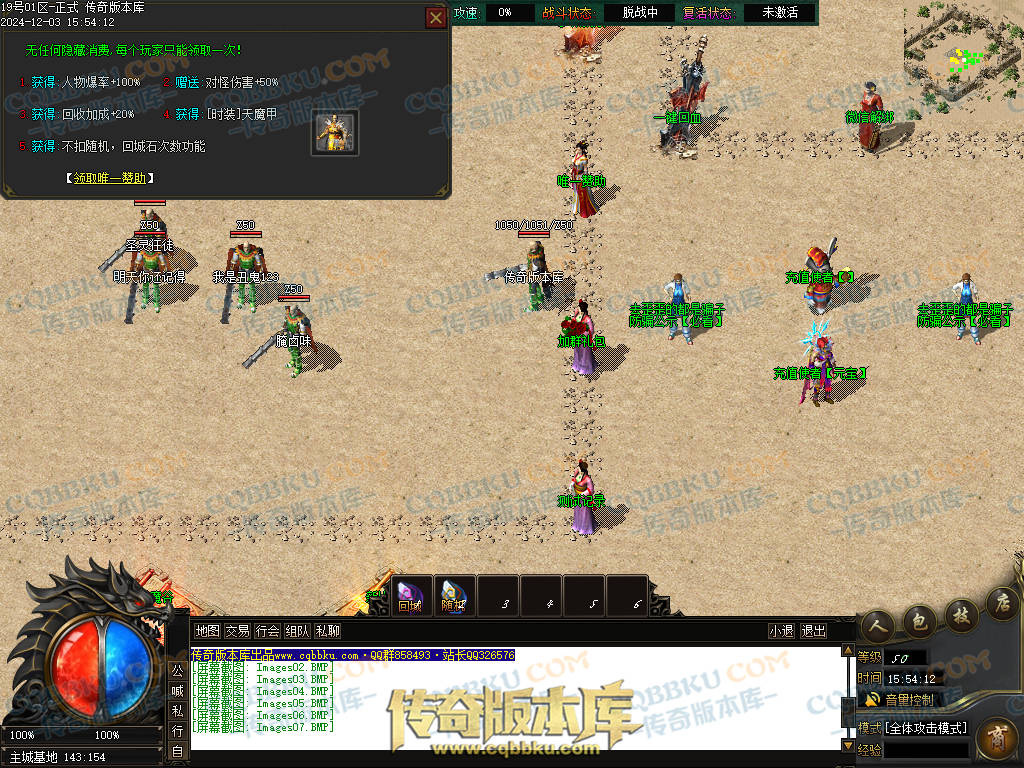Open the 交易 trade button
Screen dimensions: 1024x768
[237, 631]
